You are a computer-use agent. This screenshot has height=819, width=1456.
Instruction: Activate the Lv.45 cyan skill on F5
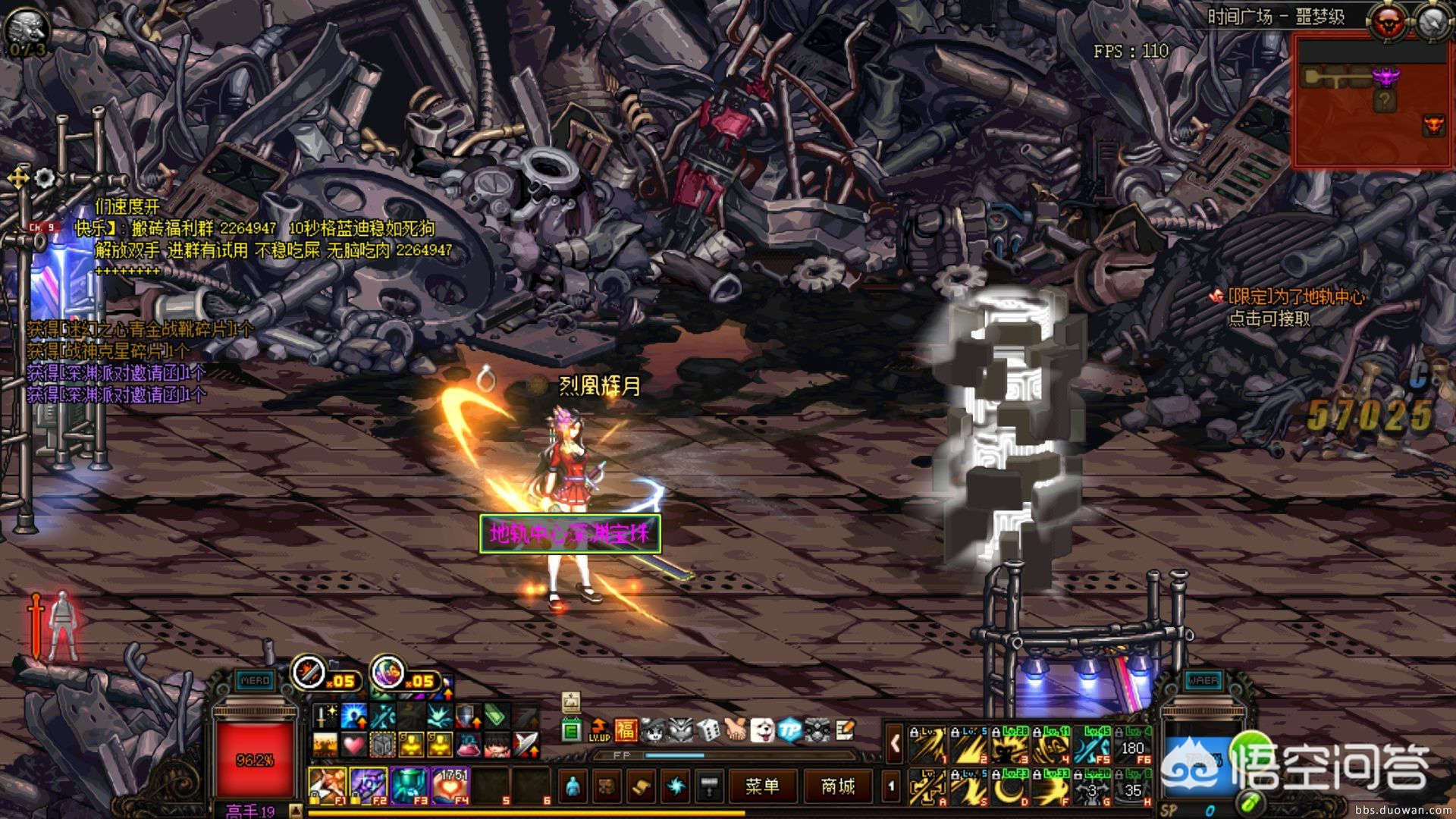(1093, 745)
